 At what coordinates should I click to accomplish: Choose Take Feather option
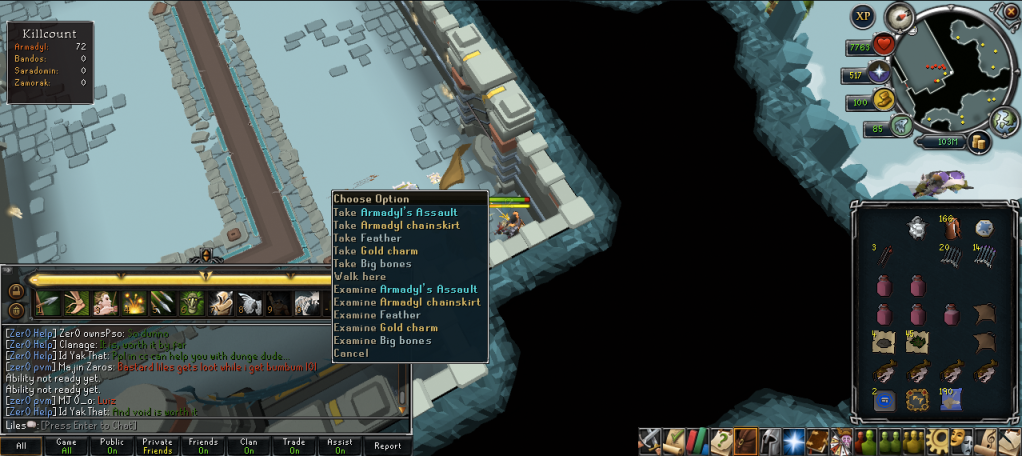(x=367, y=238)
